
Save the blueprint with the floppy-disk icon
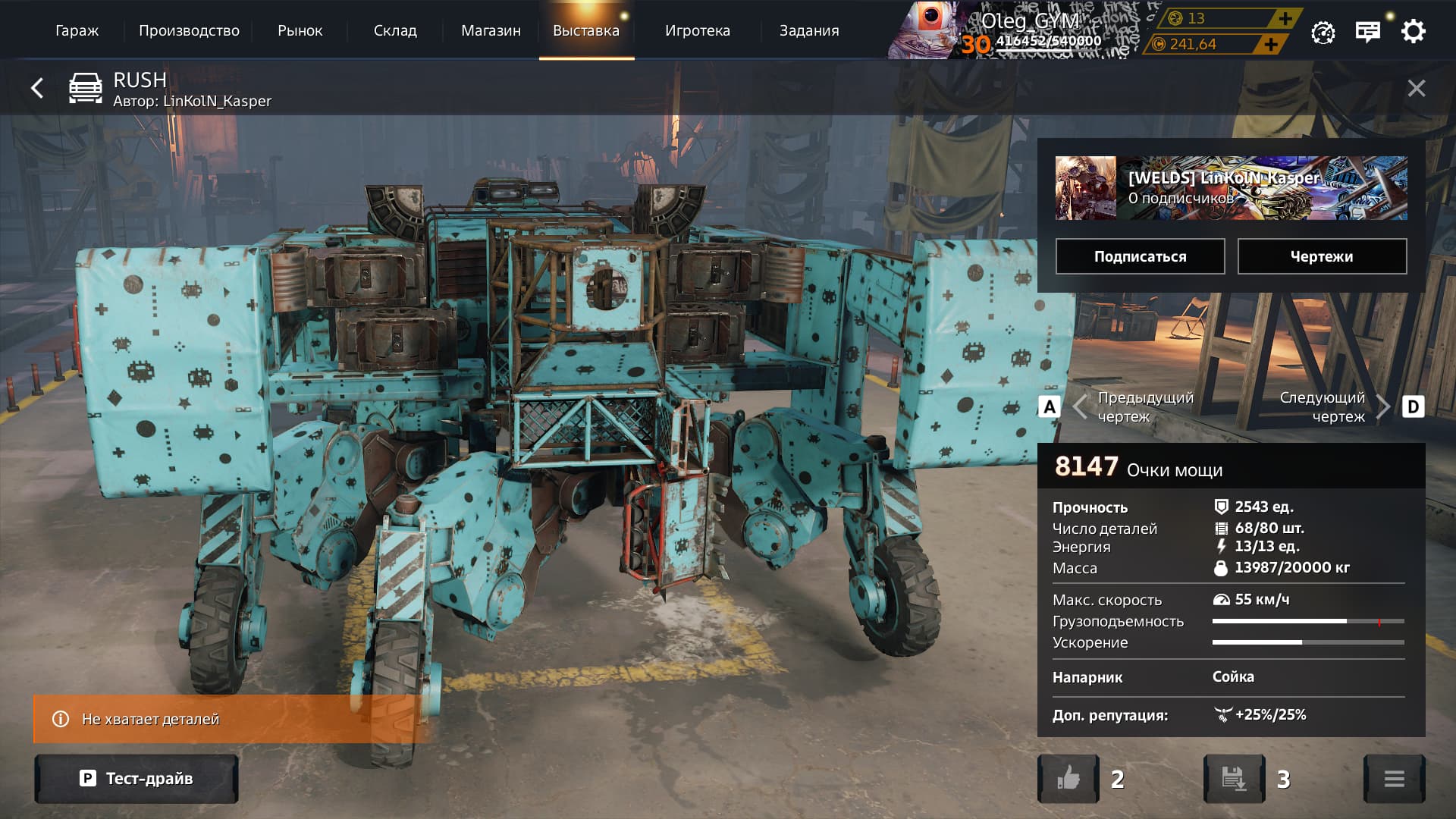click(1234, 779)
